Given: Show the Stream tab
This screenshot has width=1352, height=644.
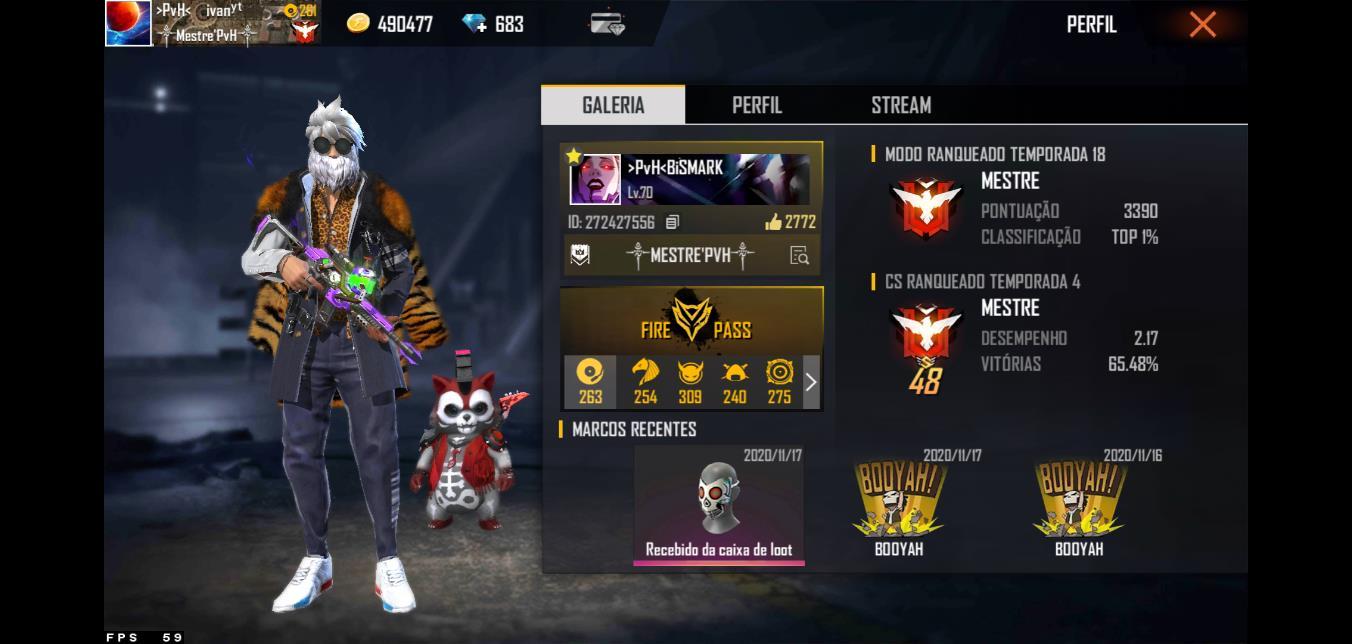Looking at the screenshot, I should click(x=900, y=105).
